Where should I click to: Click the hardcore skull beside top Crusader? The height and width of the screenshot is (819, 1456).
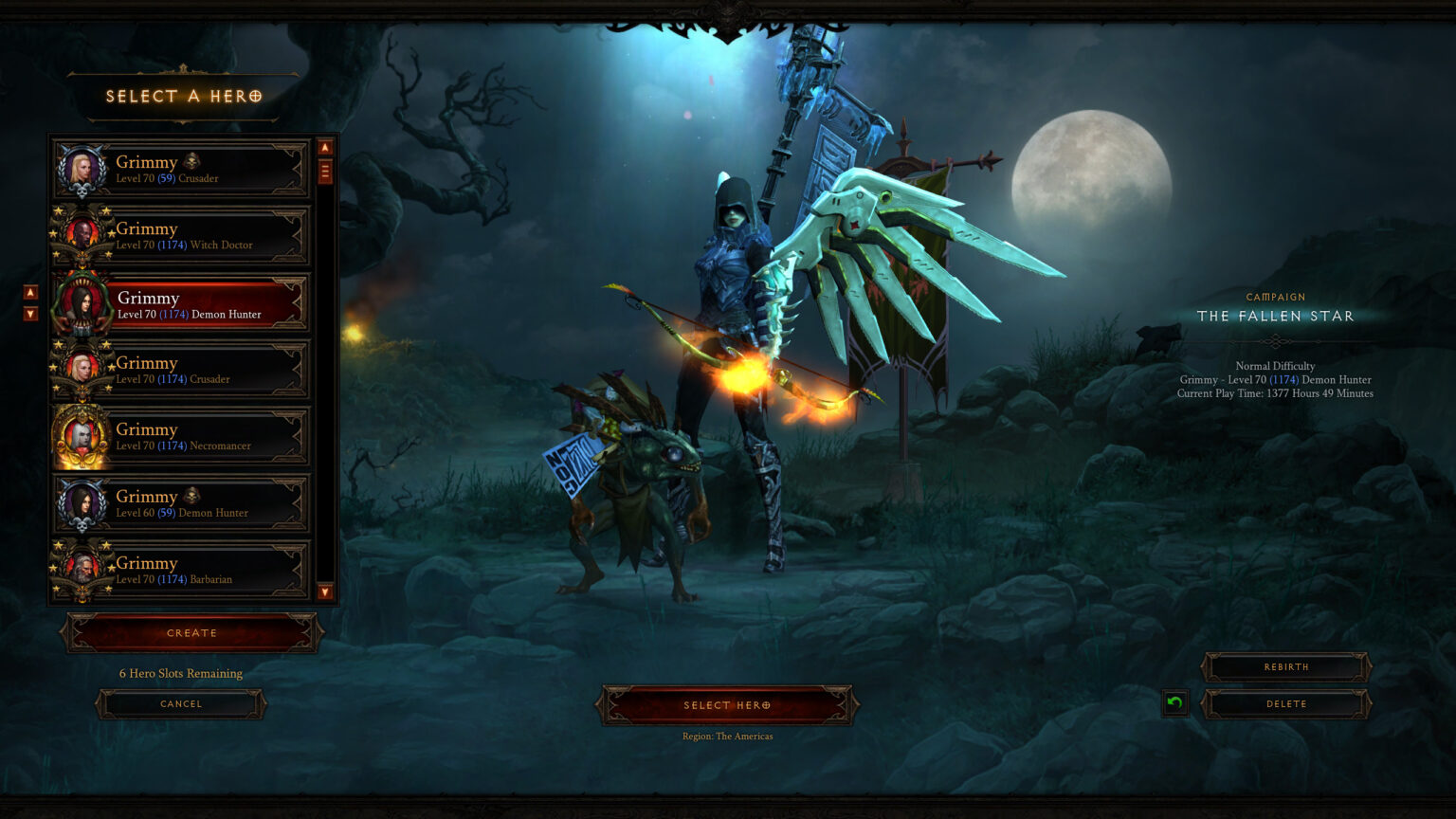click(190, 161)
